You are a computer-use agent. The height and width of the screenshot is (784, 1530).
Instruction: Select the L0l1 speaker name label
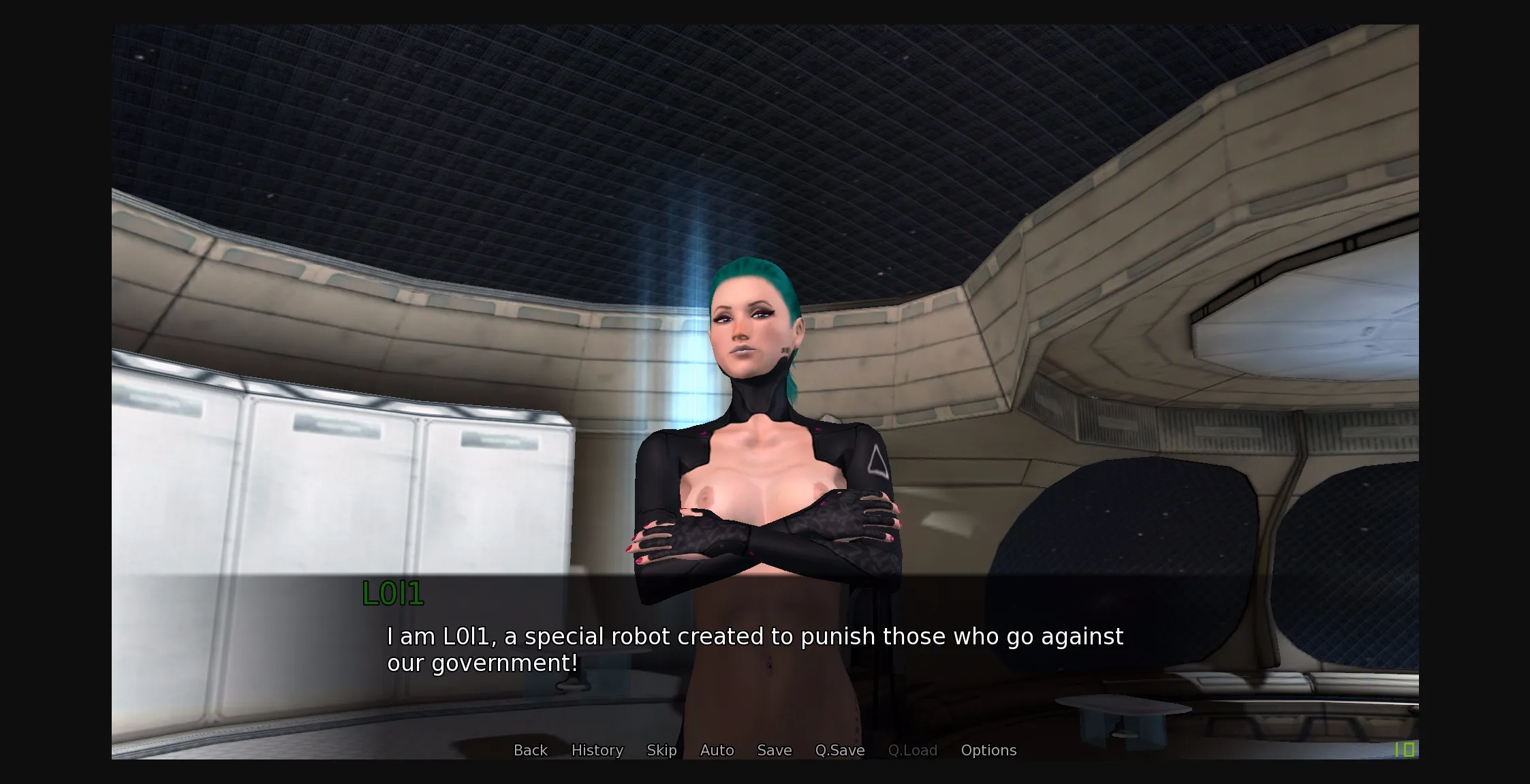pyautogui.click(x=392, y=595)
